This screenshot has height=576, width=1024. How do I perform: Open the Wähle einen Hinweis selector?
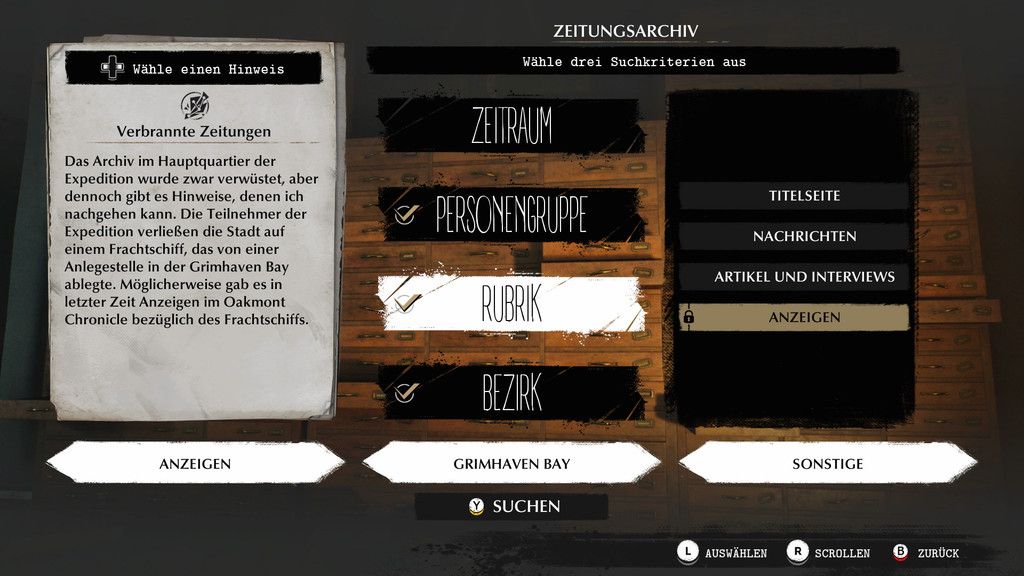coord(194,69)
